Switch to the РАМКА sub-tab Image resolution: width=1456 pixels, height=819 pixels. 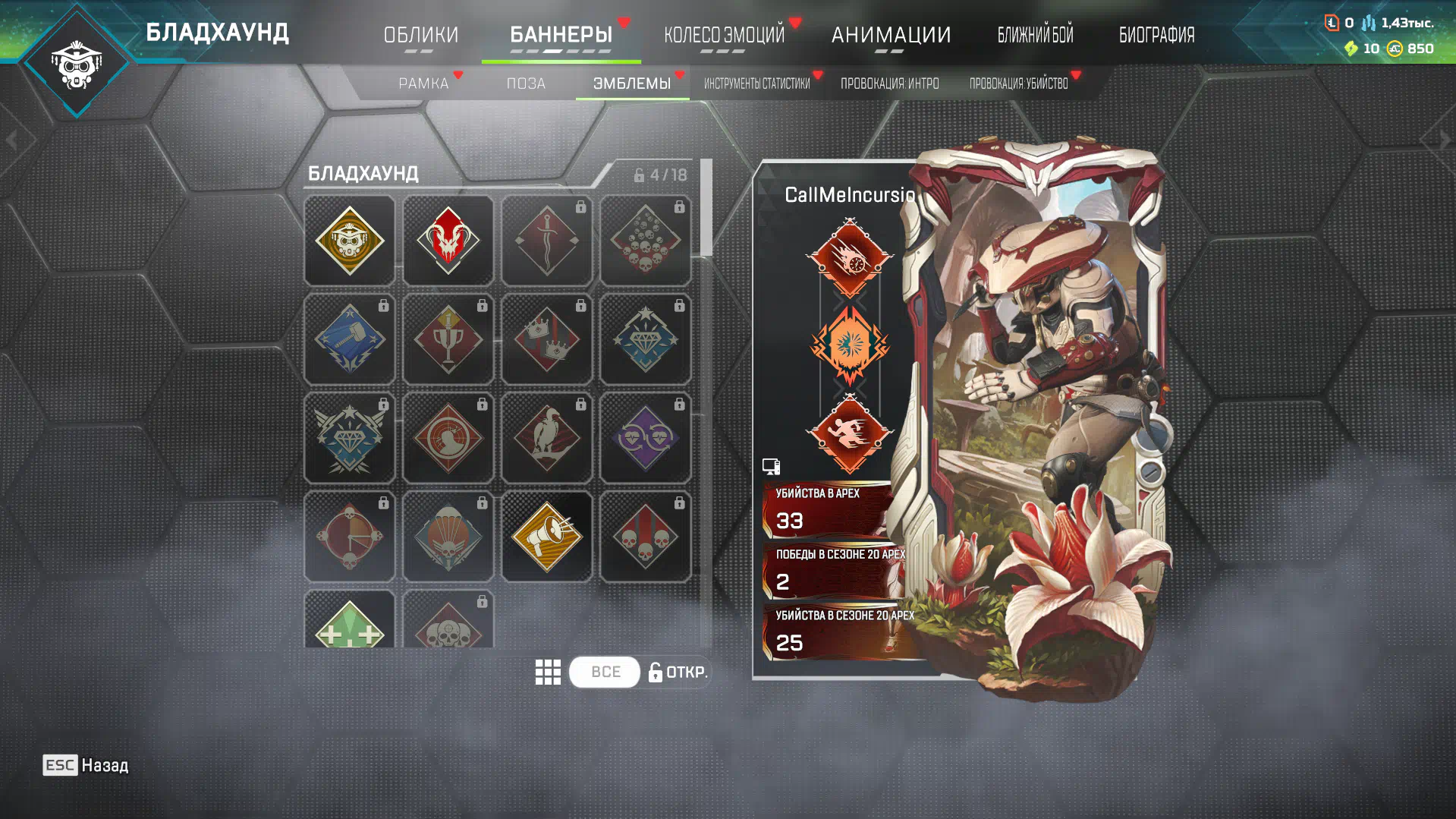[x=423, y=83]
